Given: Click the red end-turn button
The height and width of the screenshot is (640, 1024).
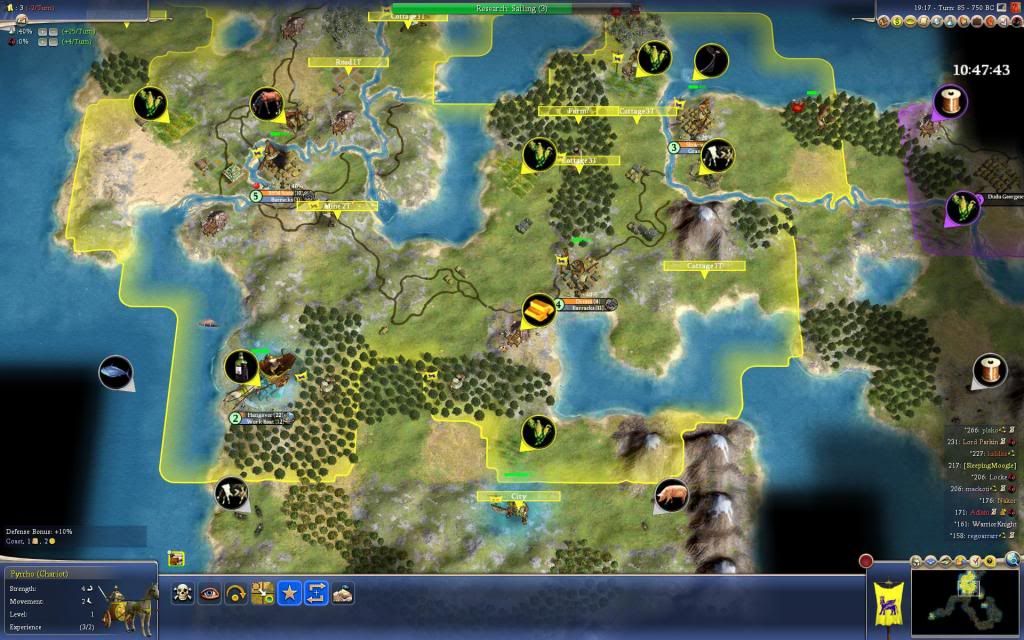Looking at the screenshot, I should pos(866,562).
